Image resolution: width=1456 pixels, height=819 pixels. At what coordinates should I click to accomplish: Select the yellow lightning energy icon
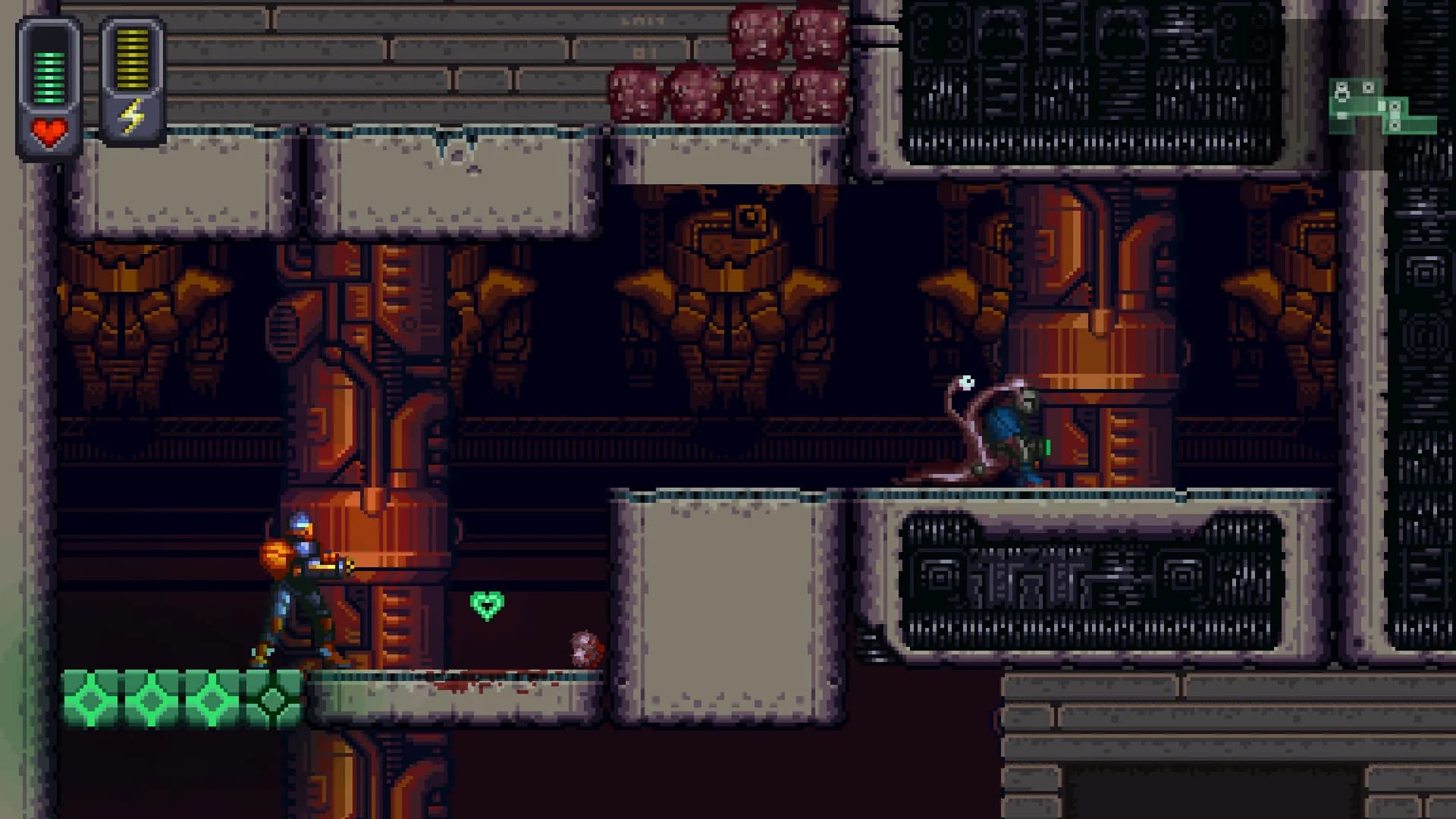coord(133,114)
